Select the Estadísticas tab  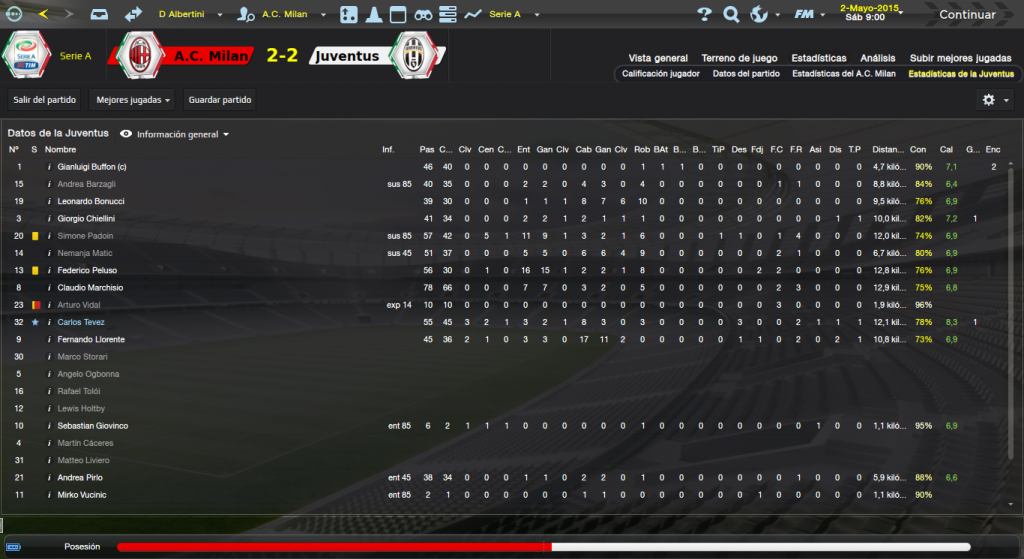click(818, 58)
